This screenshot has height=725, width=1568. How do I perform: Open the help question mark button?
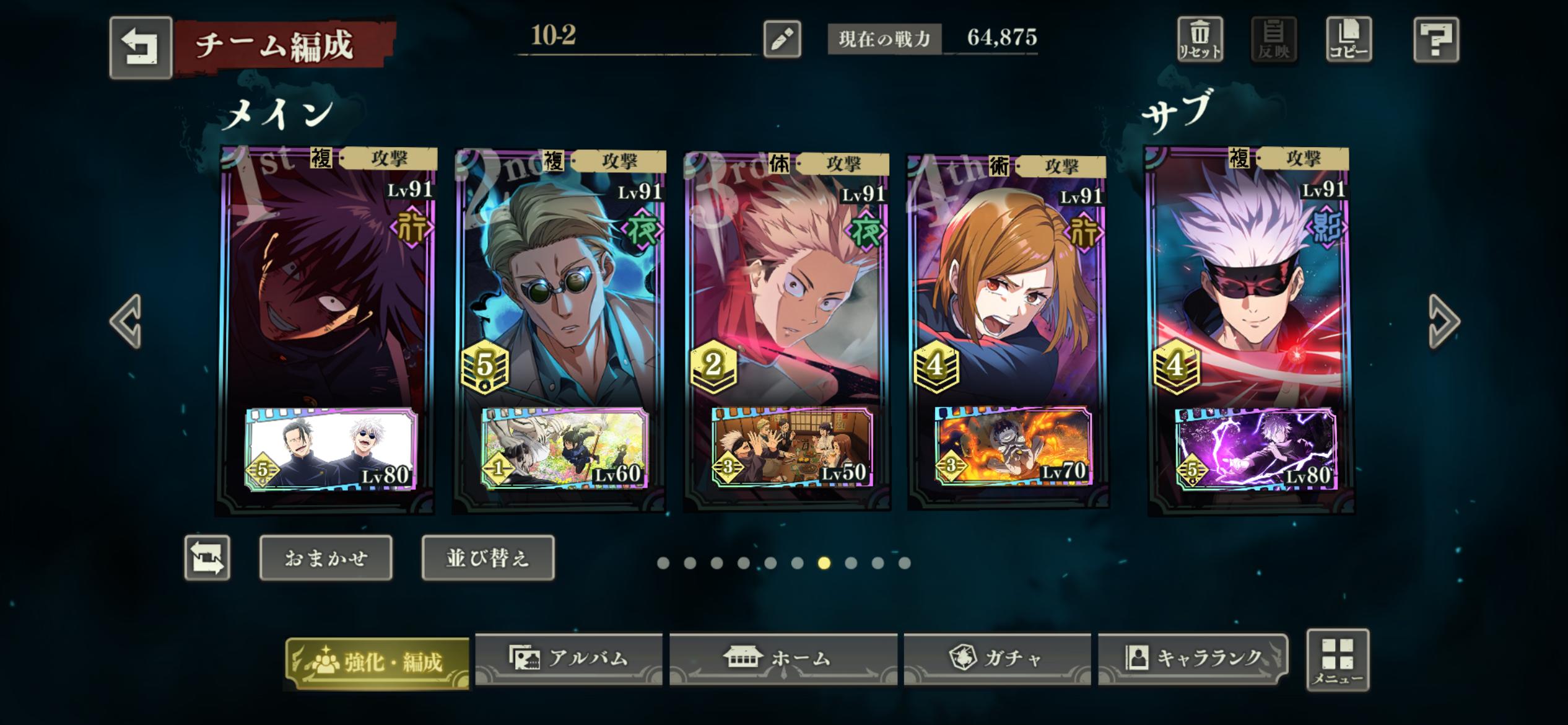pyautogui.click(x=1436, y=40)
